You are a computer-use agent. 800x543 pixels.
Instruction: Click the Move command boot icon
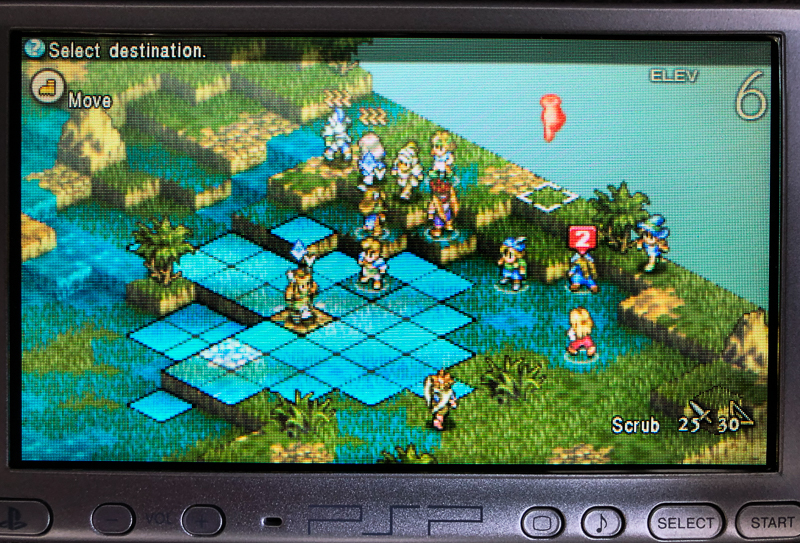[x=46, y=86]
